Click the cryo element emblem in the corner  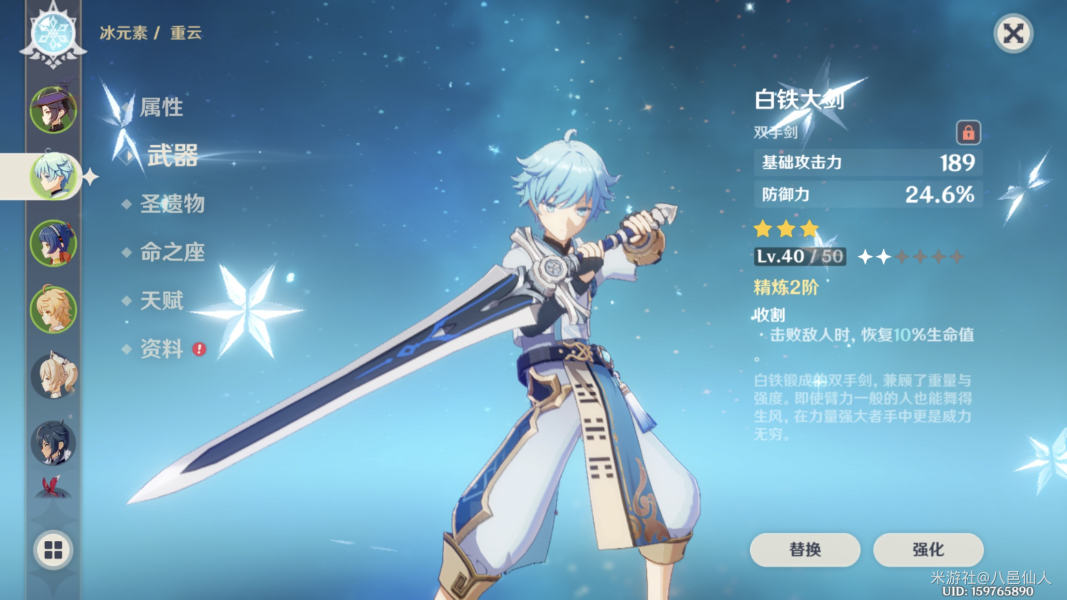pyautogui.click(x=53, y=34)
